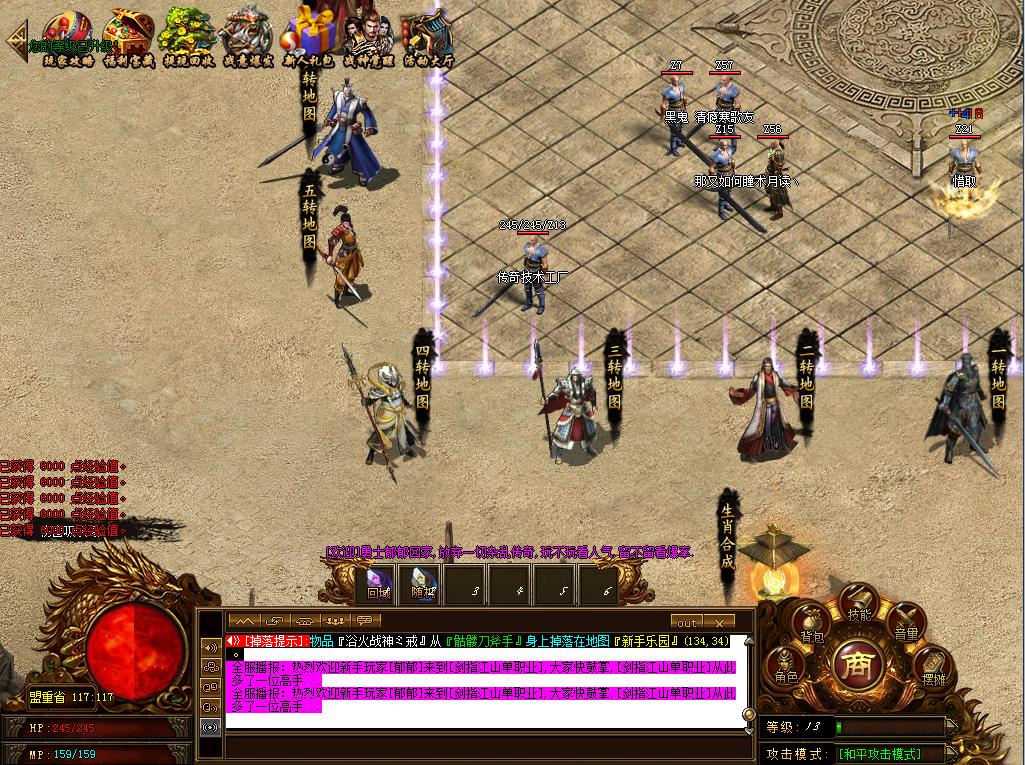Open the 玩家攻略 player guide icon
The width and height of the screenshot is (1025, 765).
(68, 36)
